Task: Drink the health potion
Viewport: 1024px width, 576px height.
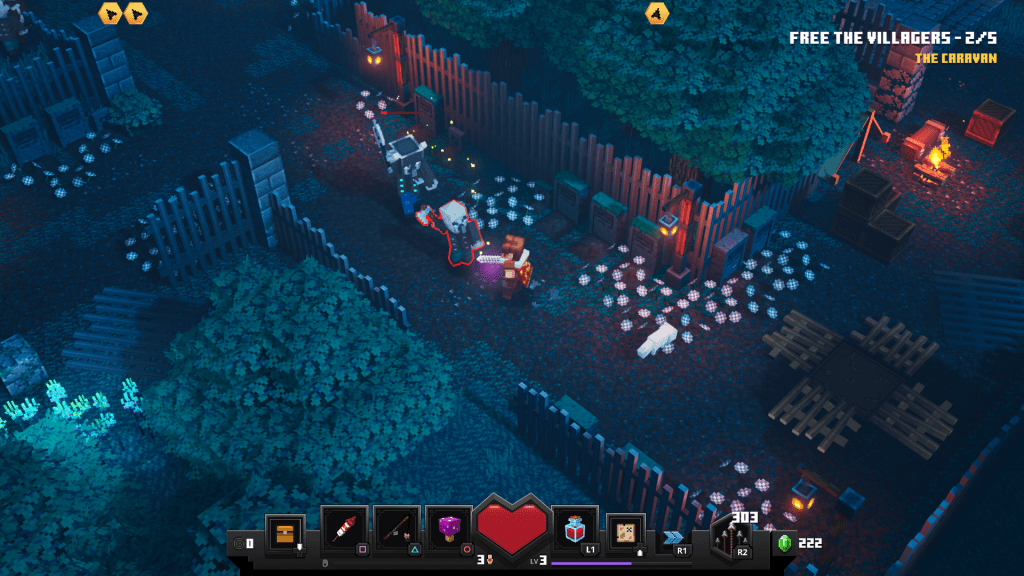Action: coord(575,529)
